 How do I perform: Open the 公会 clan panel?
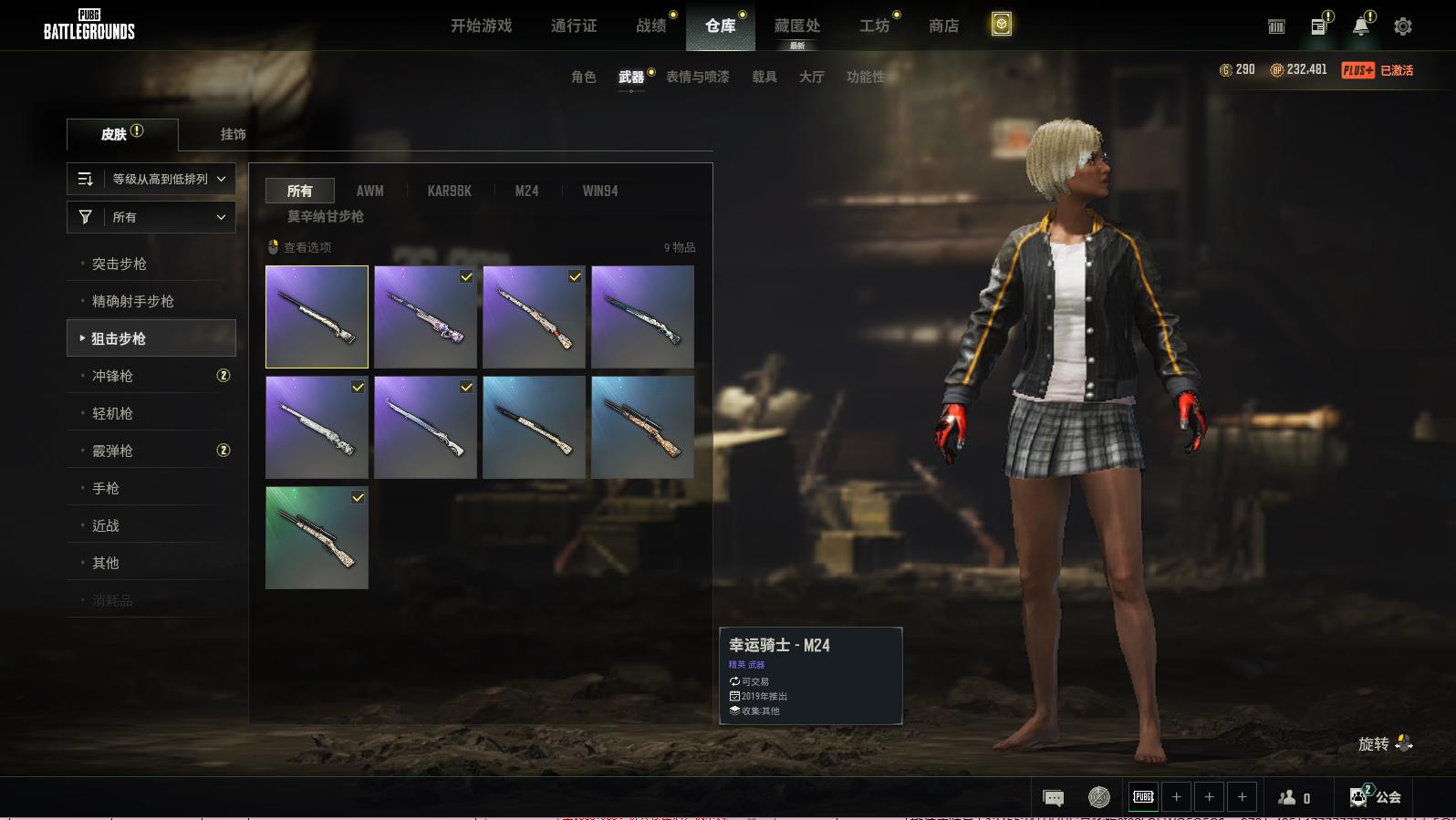point(1376,796)
